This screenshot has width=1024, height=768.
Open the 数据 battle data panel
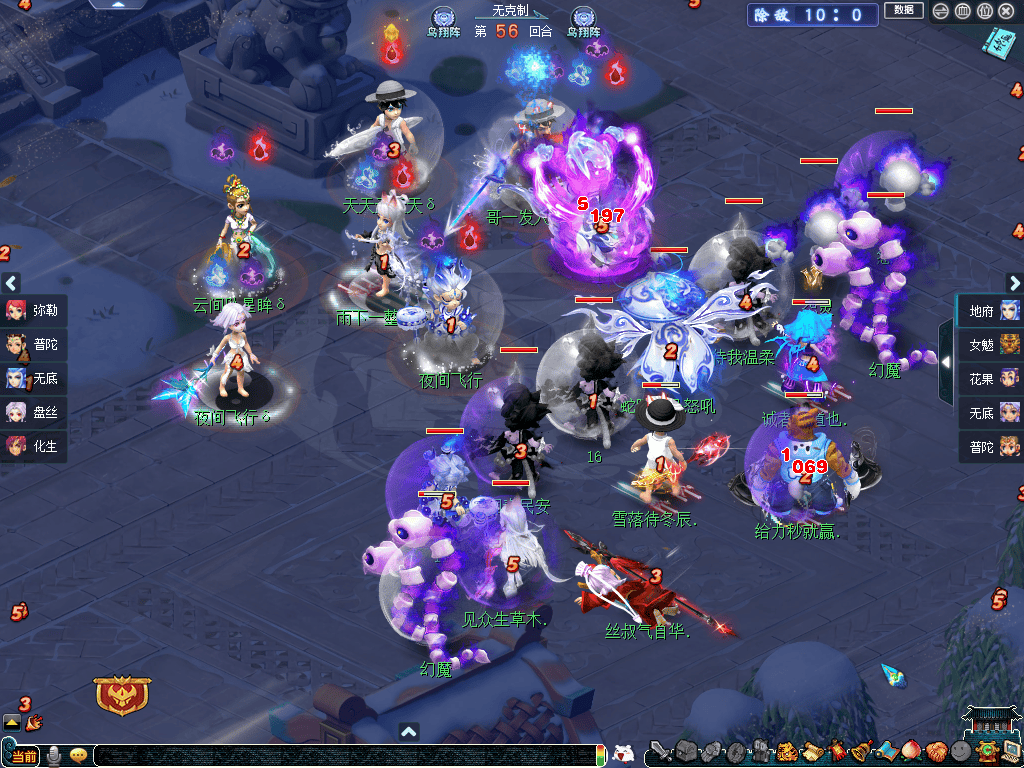pos(903,11)
